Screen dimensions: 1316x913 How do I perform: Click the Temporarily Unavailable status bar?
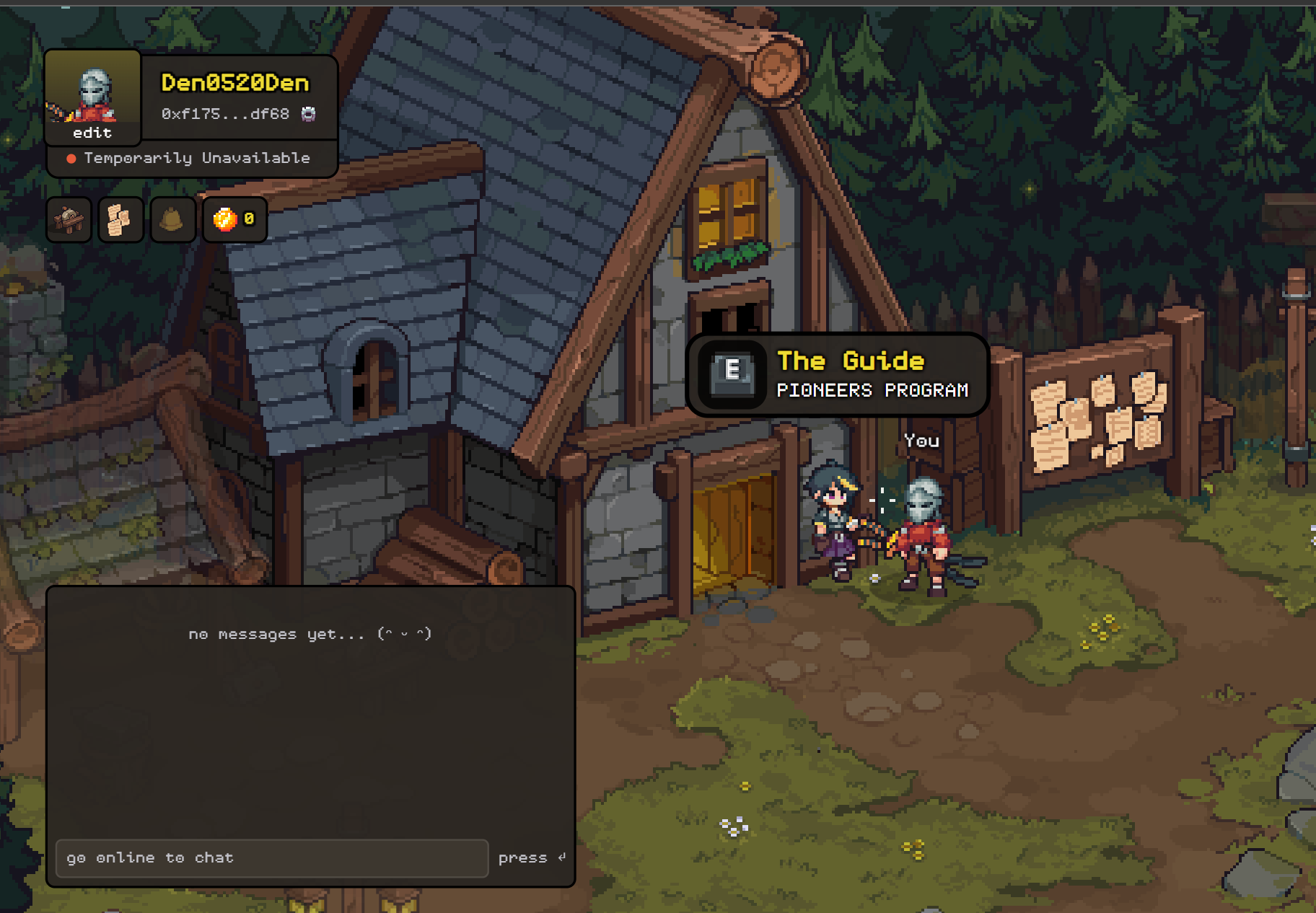(192, 158)
